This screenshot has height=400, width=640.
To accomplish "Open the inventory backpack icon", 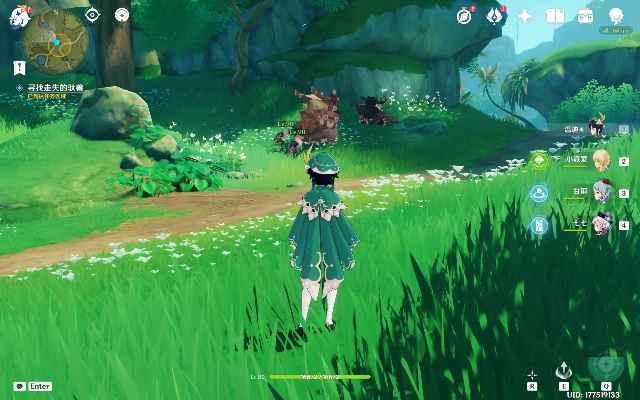I will point(586,15).
